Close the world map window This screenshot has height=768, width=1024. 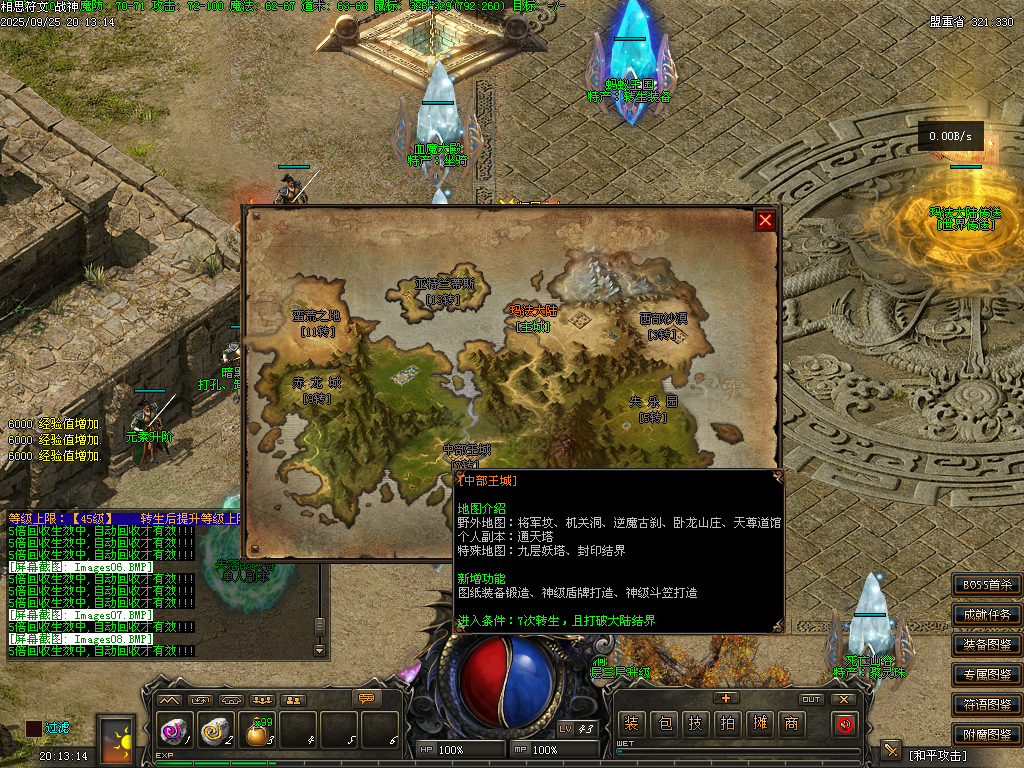pyautogui.click(x=766, y=220)
